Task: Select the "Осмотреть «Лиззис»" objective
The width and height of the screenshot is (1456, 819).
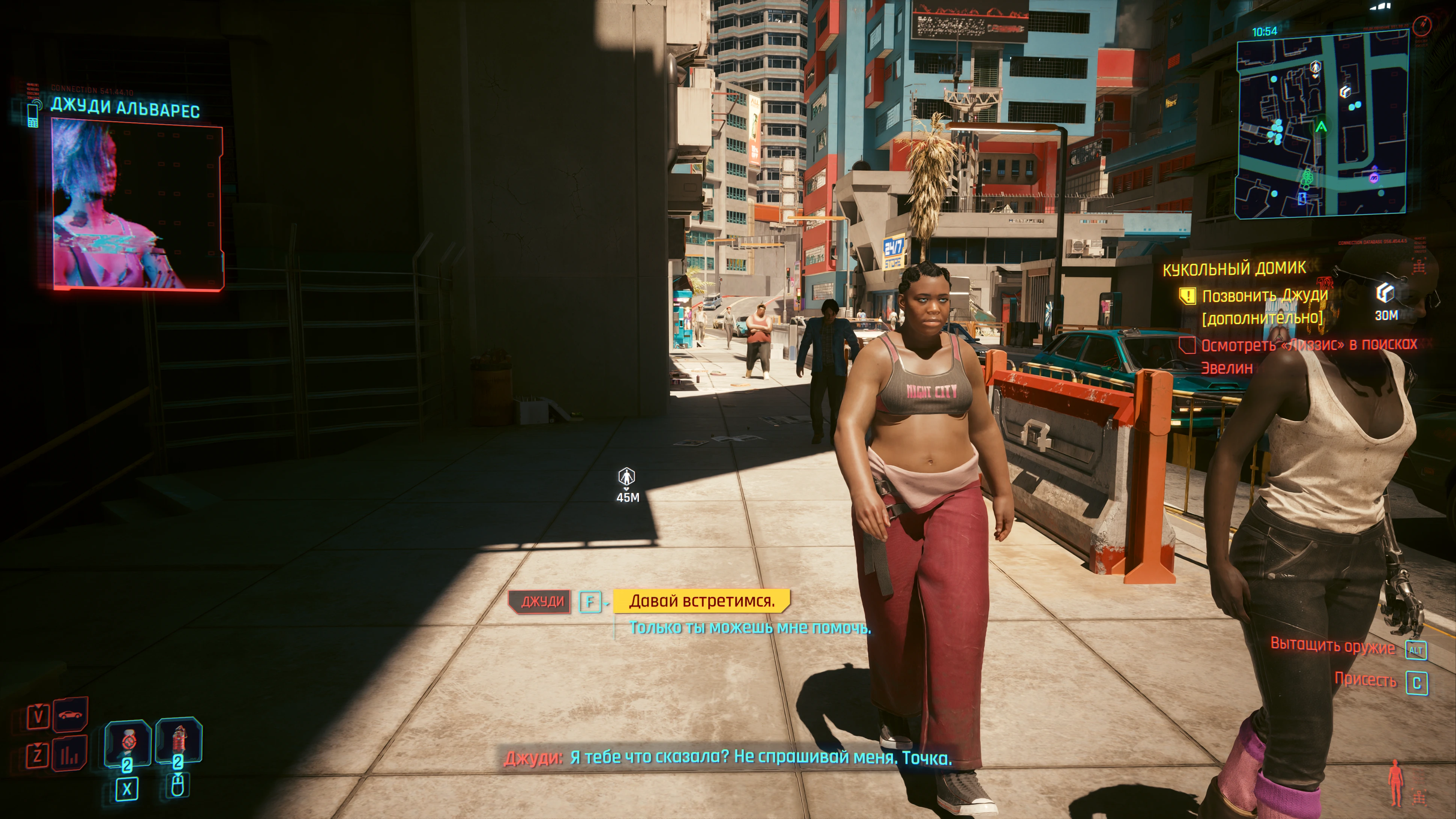Action: coord(1308,345)
